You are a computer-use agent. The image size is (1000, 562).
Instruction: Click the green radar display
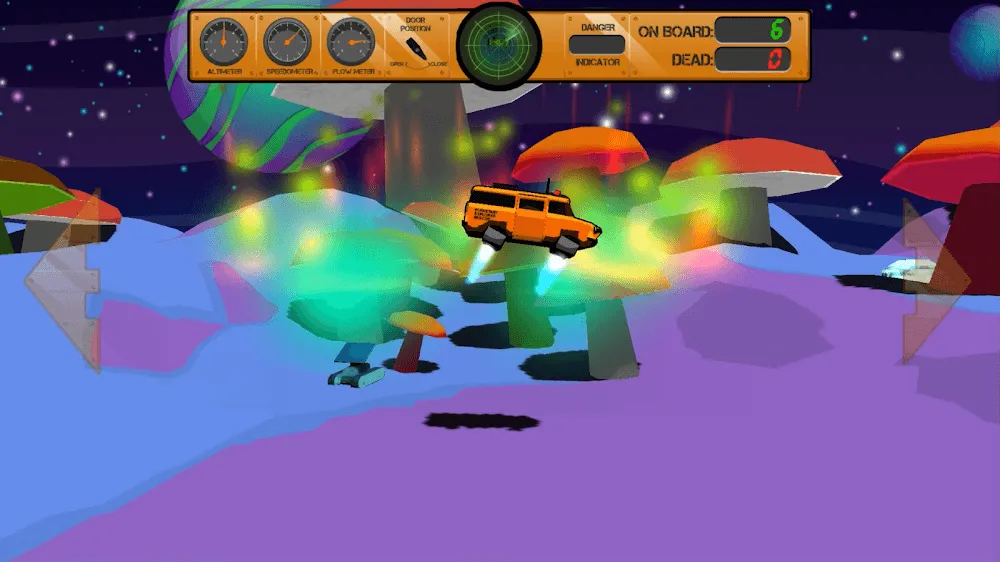coord(498,44)
